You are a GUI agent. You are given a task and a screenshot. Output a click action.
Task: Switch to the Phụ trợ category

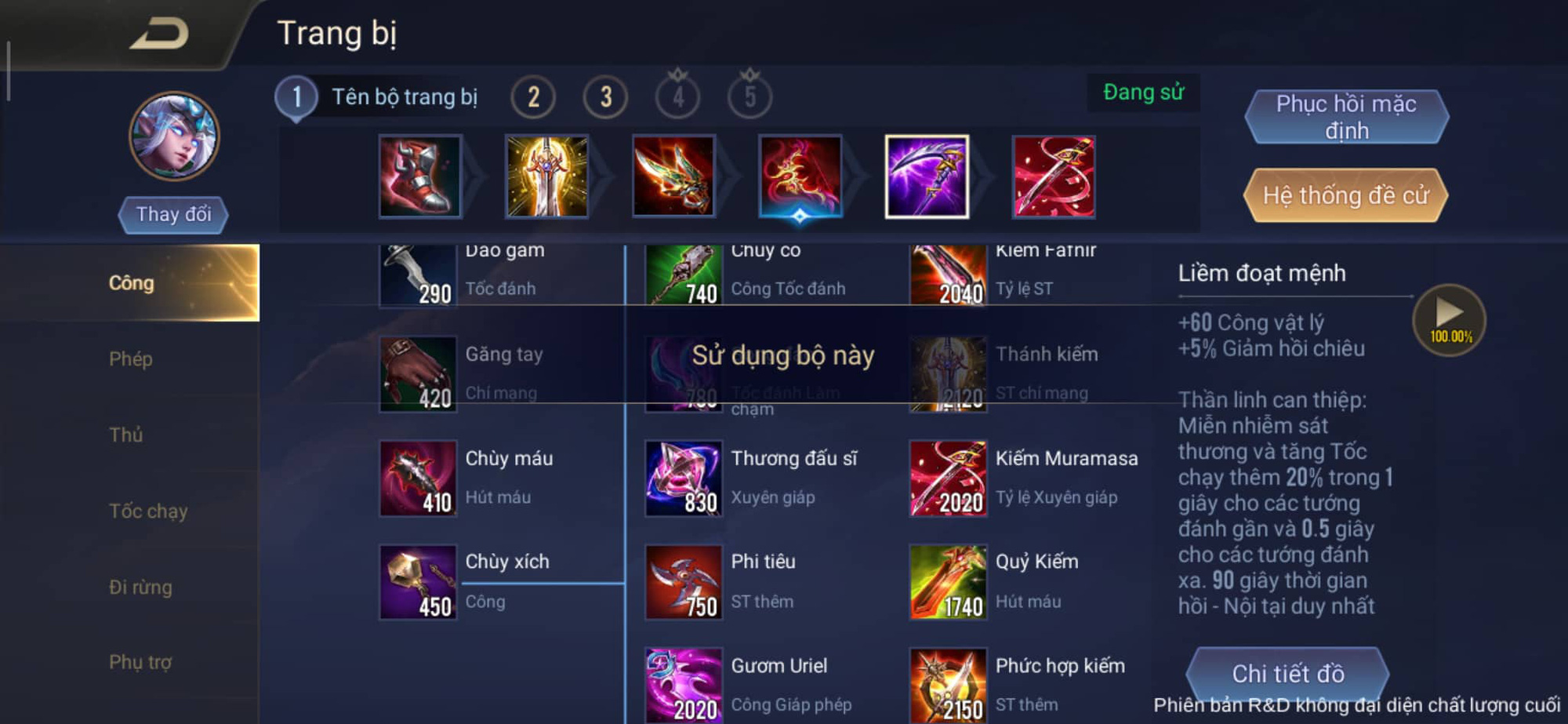(140, 662)
